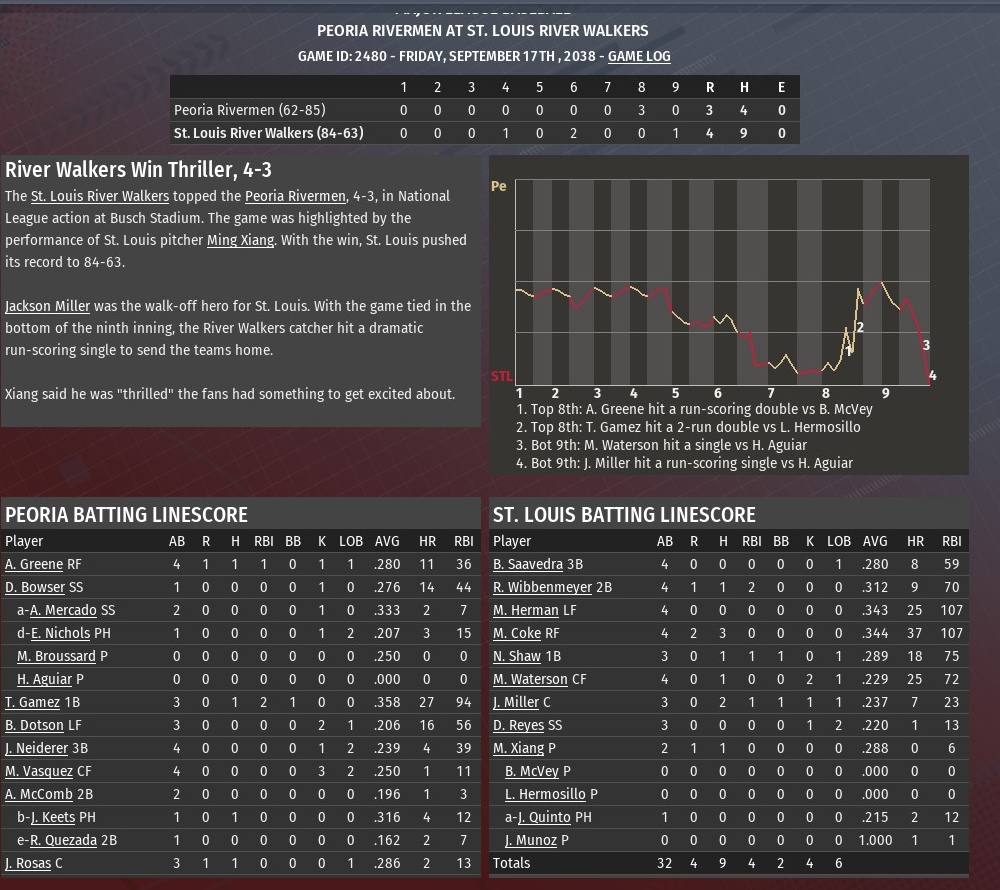Open B. Saavedra's player page
The width and height of the screenshot is (1000, 890).
pyautogui.click(x=528, y=564)
